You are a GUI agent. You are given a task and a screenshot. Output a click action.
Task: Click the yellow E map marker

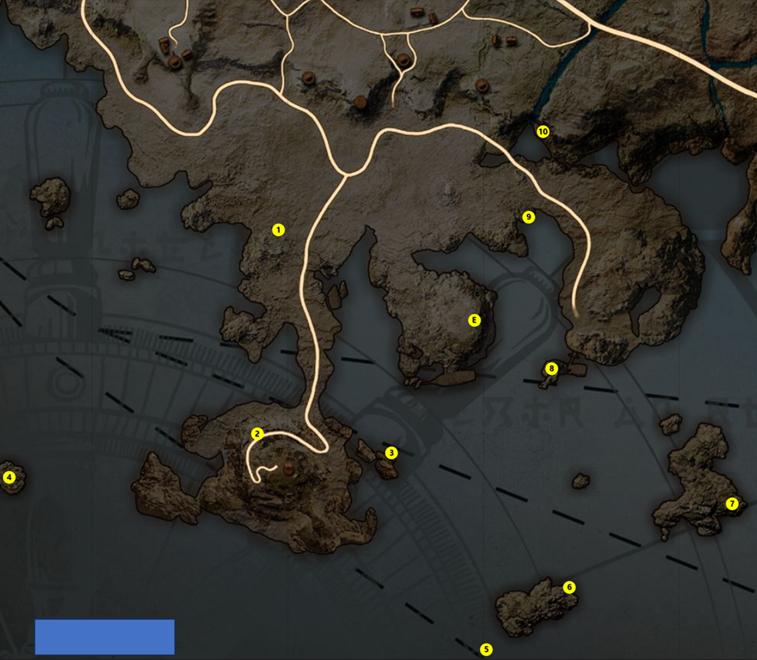point(475,321)
